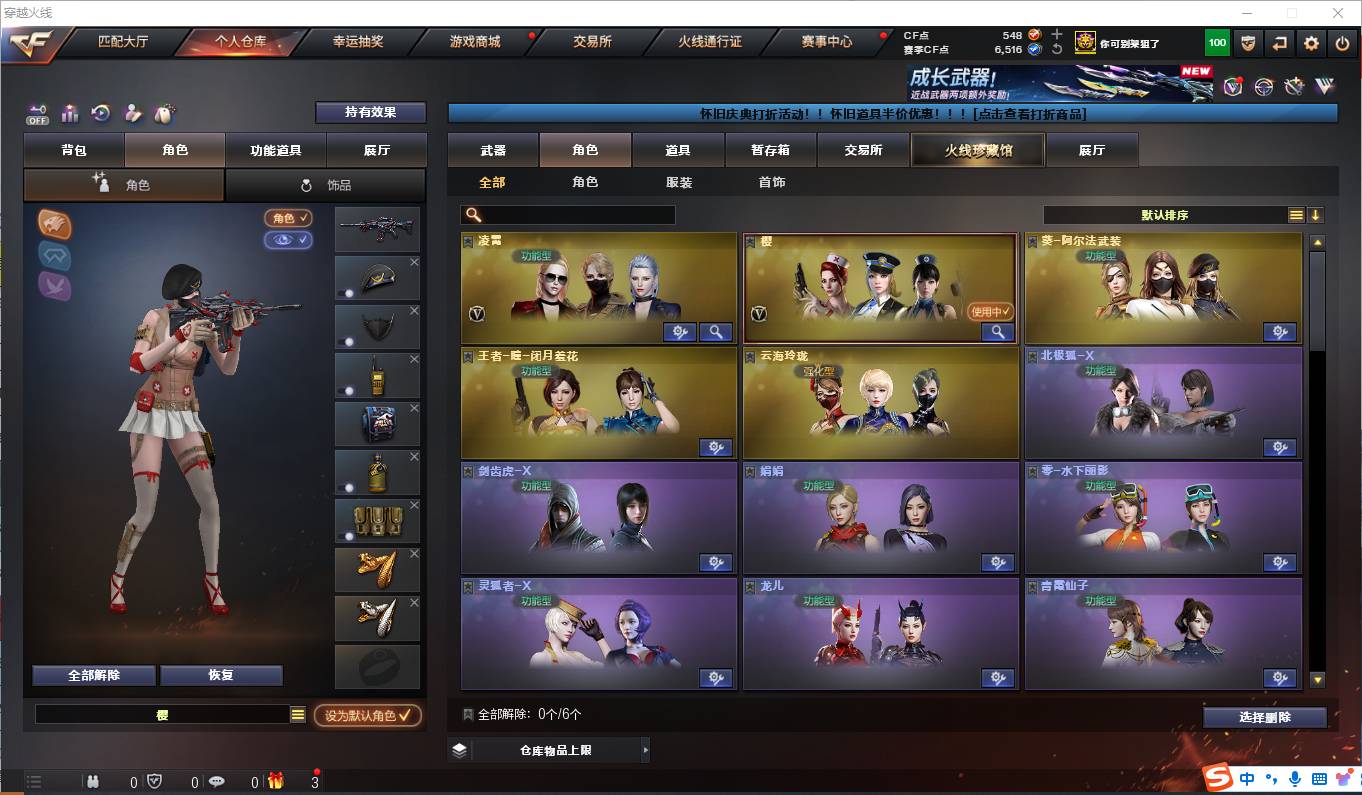Click the shield icon in the top-right toolbar
The height and width of the screenshot is (795, 1362).
coord(1248,43)
